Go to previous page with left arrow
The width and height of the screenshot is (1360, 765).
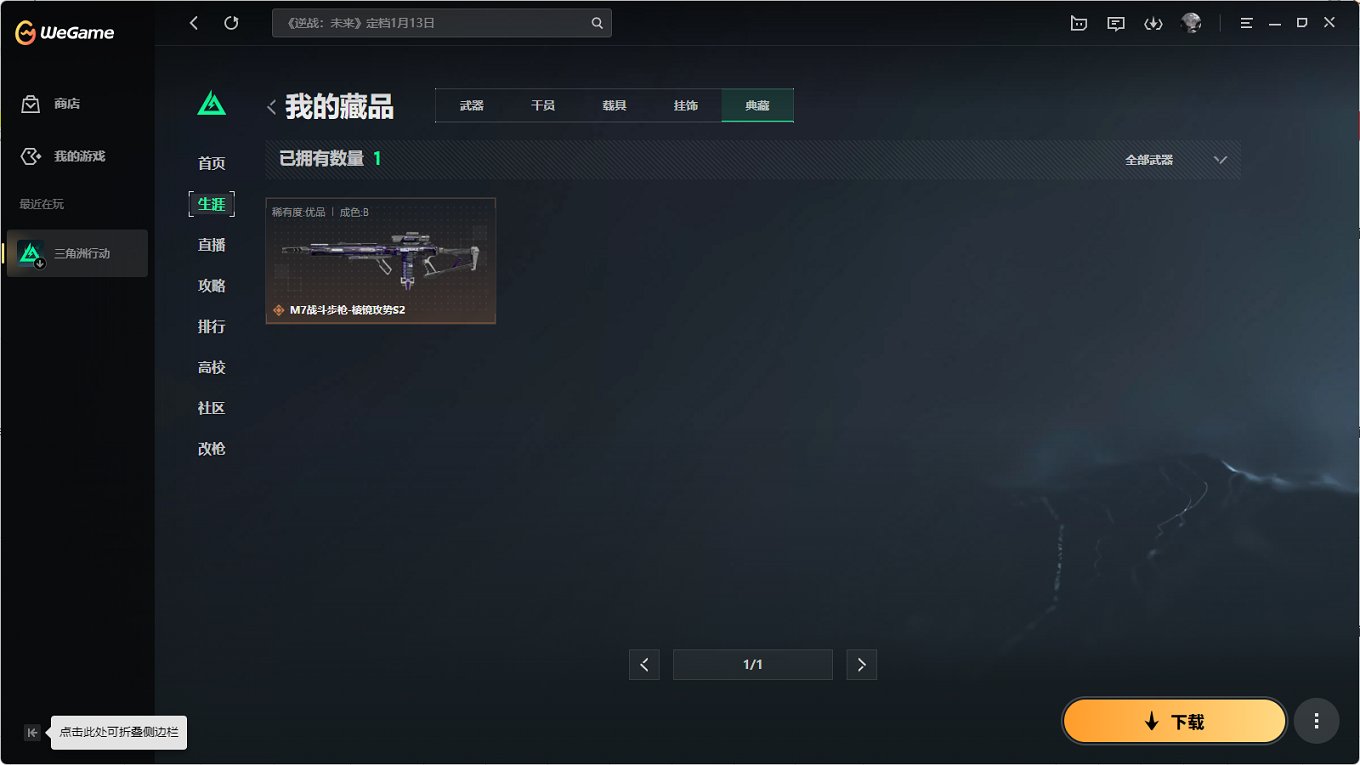tap(644, 664)
